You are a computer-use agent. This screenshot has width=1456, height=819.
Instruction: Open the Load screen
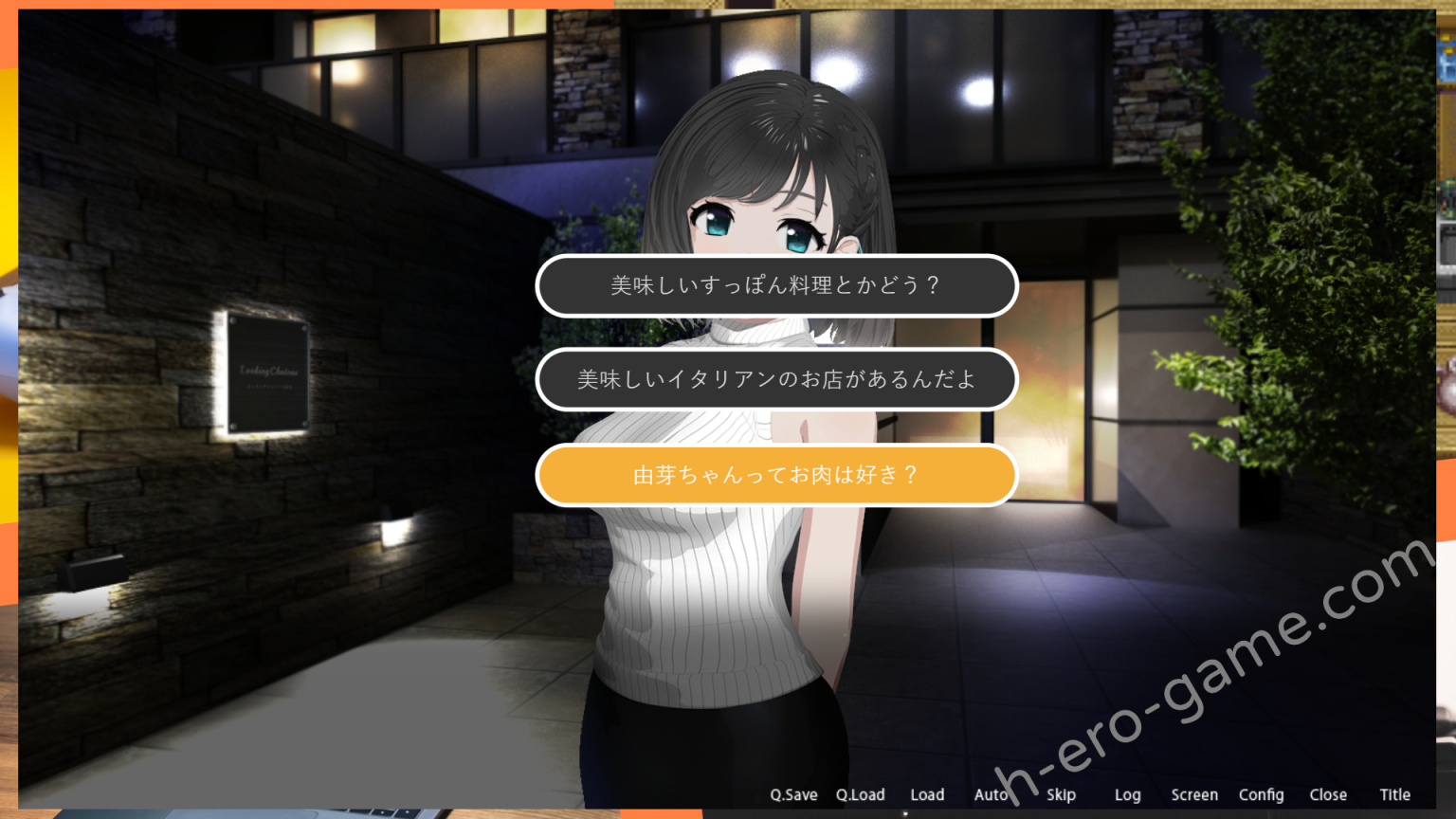pyautogui.click(x=927, y=794)
